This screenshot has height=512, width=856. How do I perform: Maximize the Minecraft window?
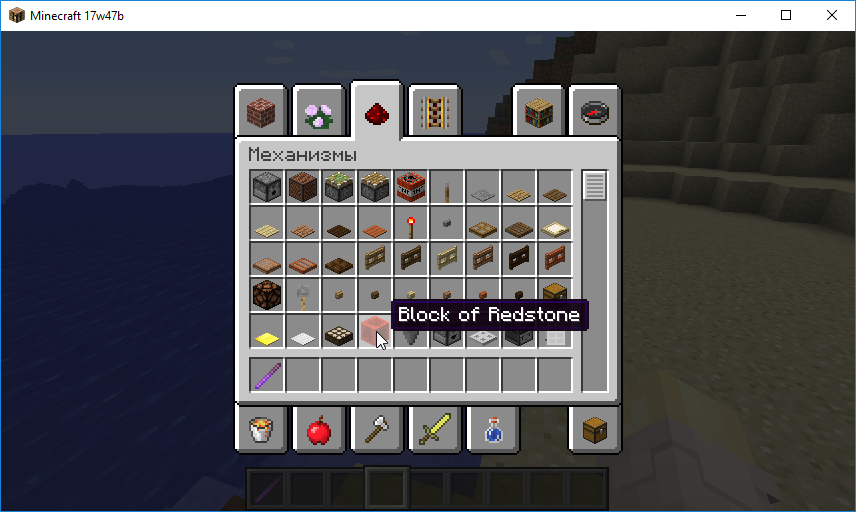[x=786, y=15]
